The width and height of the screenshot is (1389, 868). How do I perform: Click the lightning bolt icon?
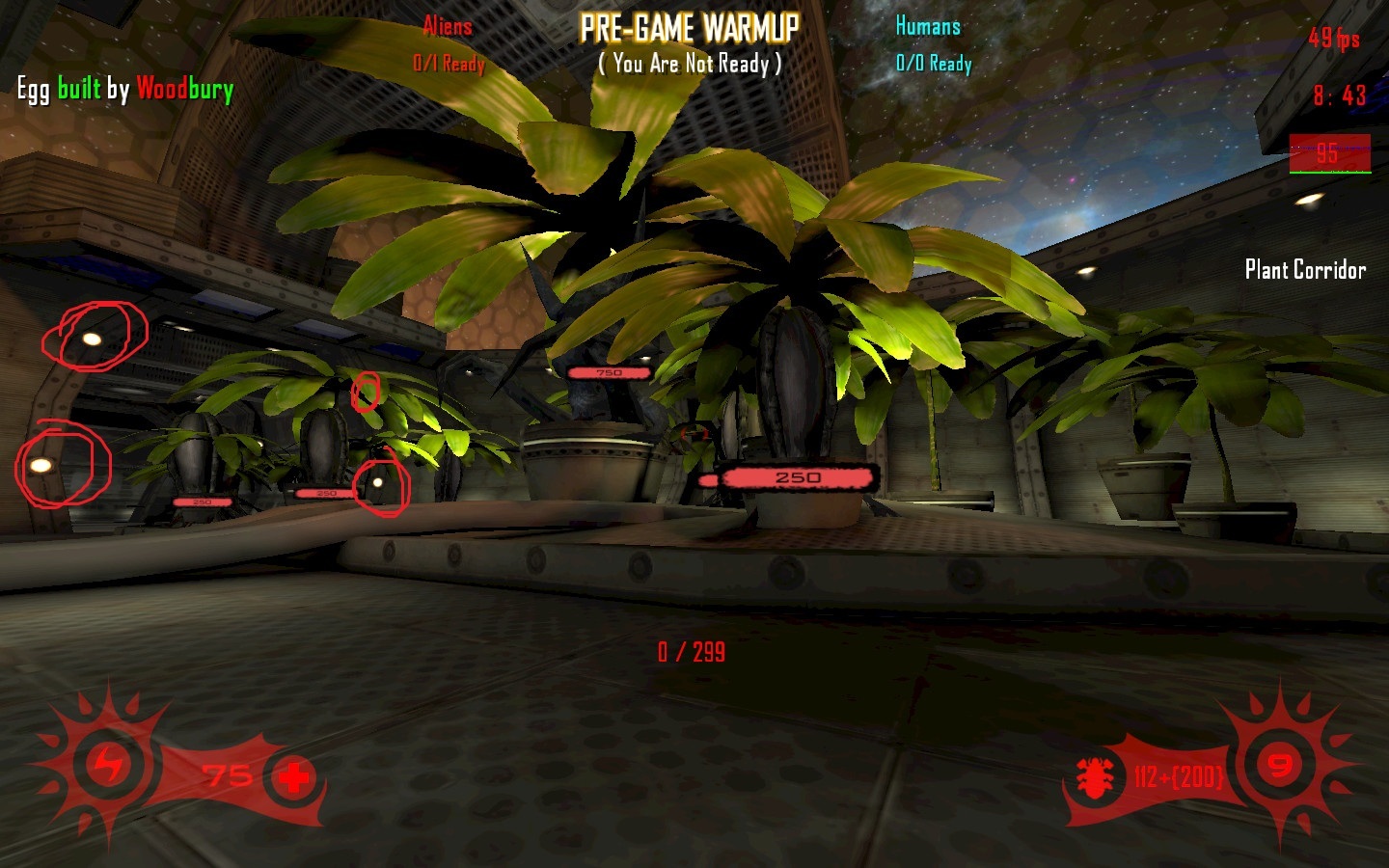click(x=108, y=766)
